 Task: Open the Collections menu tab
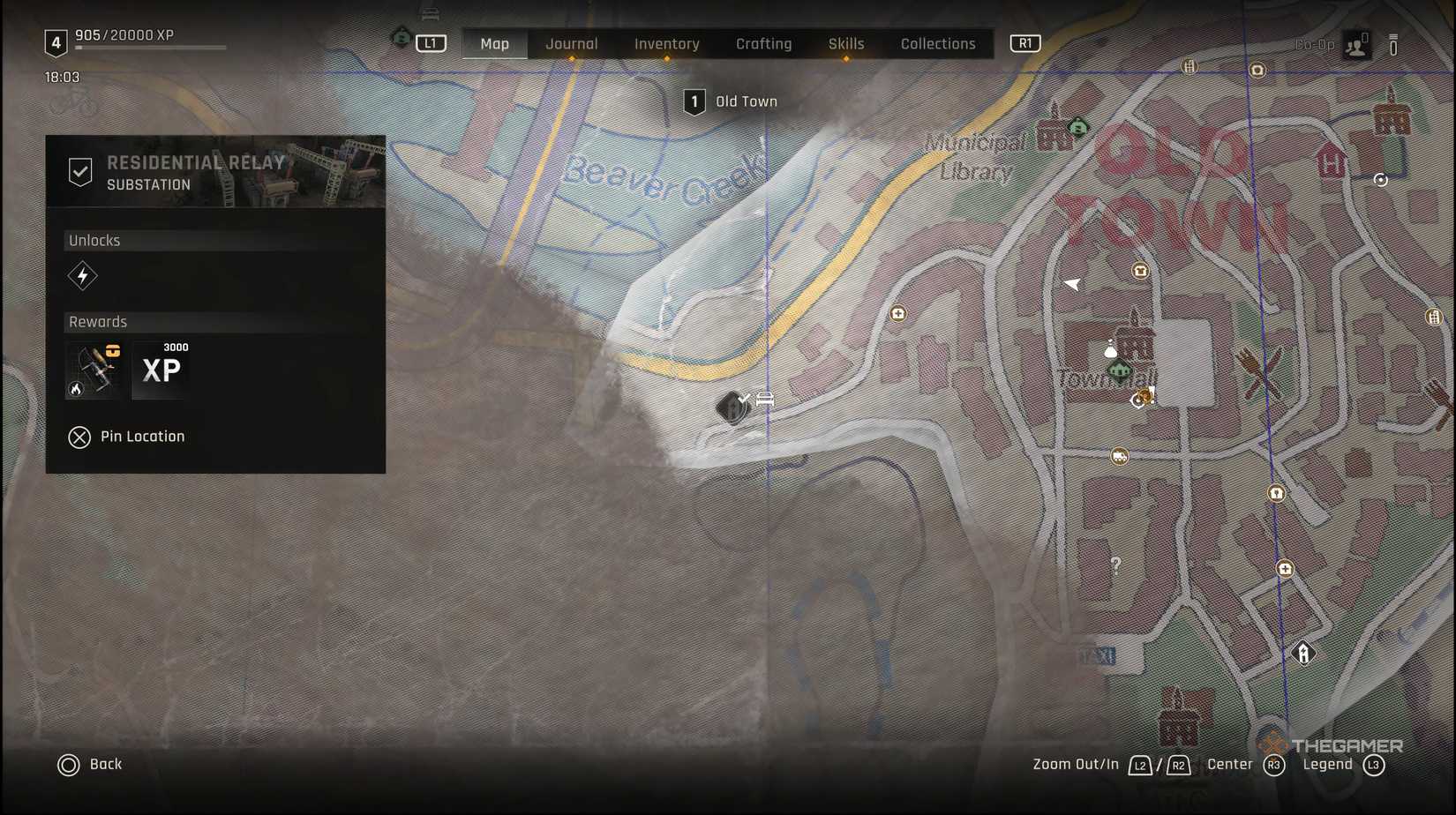[x=938, y=43]
